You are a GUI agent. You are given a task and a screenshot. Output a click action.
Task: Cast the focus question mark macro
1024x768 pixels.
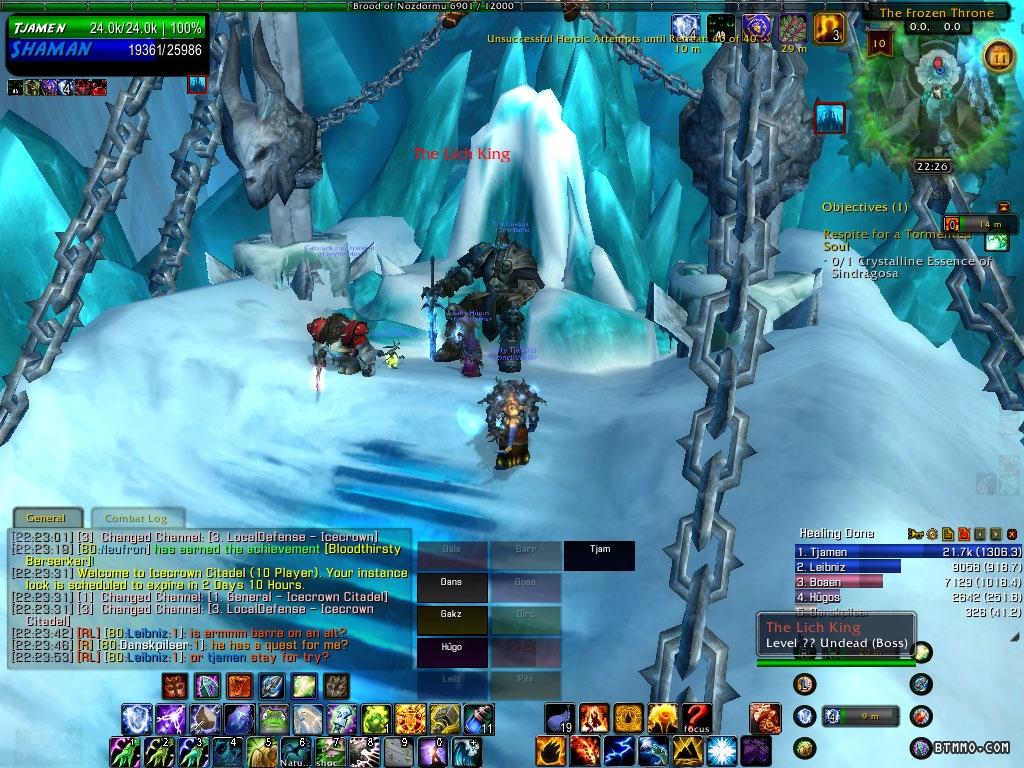(698, 718)
